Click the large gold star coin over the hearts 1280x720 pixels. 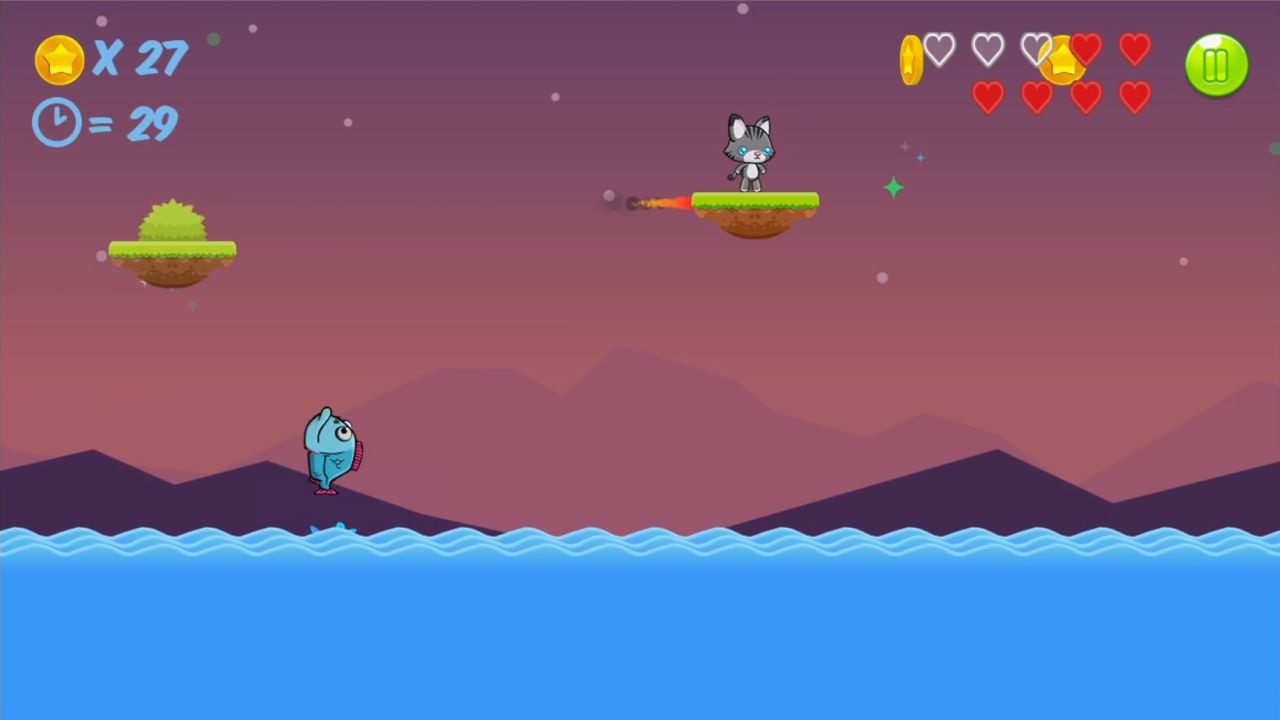click(x=1063, y=60)
